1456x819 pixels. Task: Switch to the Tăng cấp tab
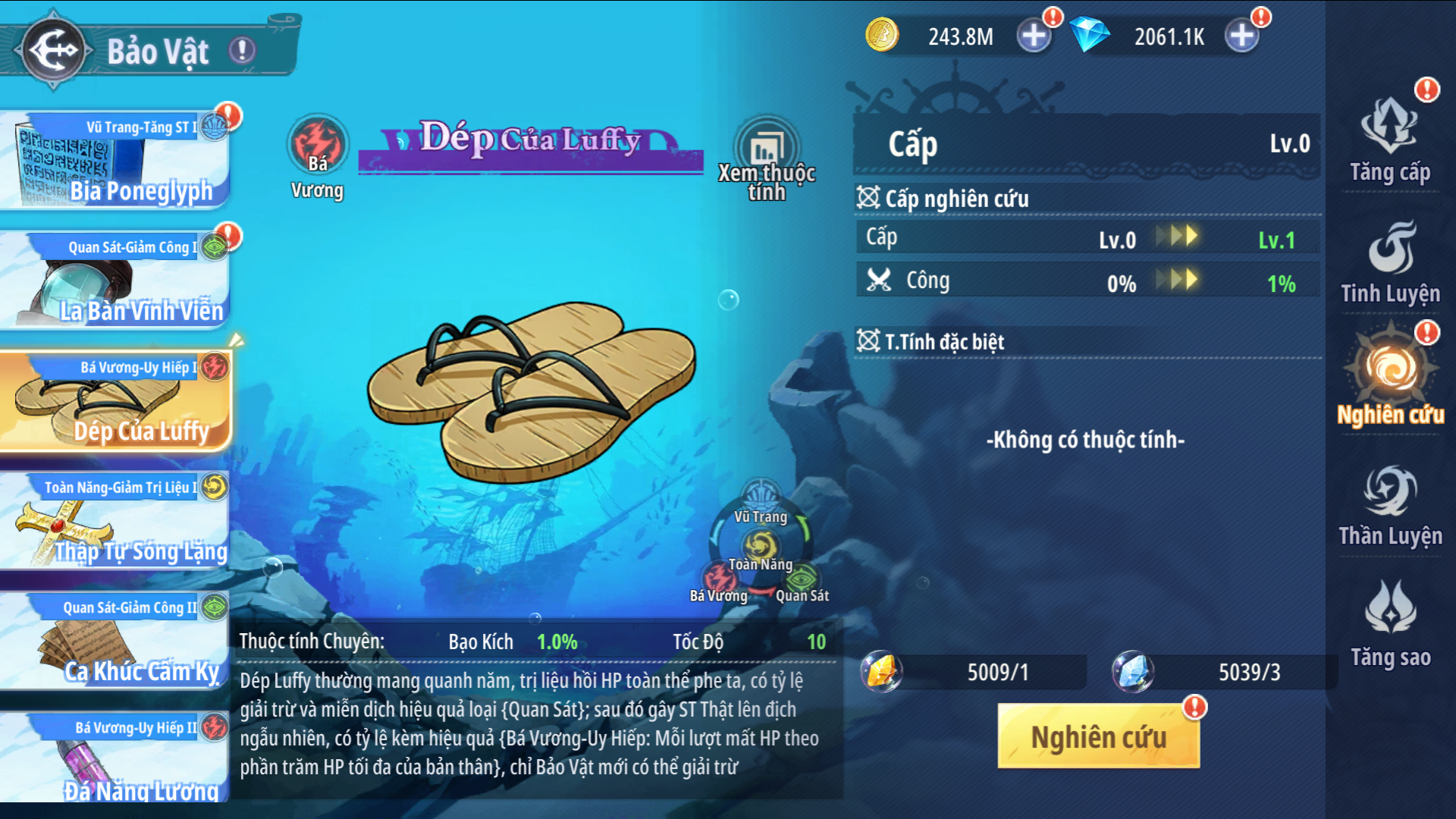pos(1390,142)
